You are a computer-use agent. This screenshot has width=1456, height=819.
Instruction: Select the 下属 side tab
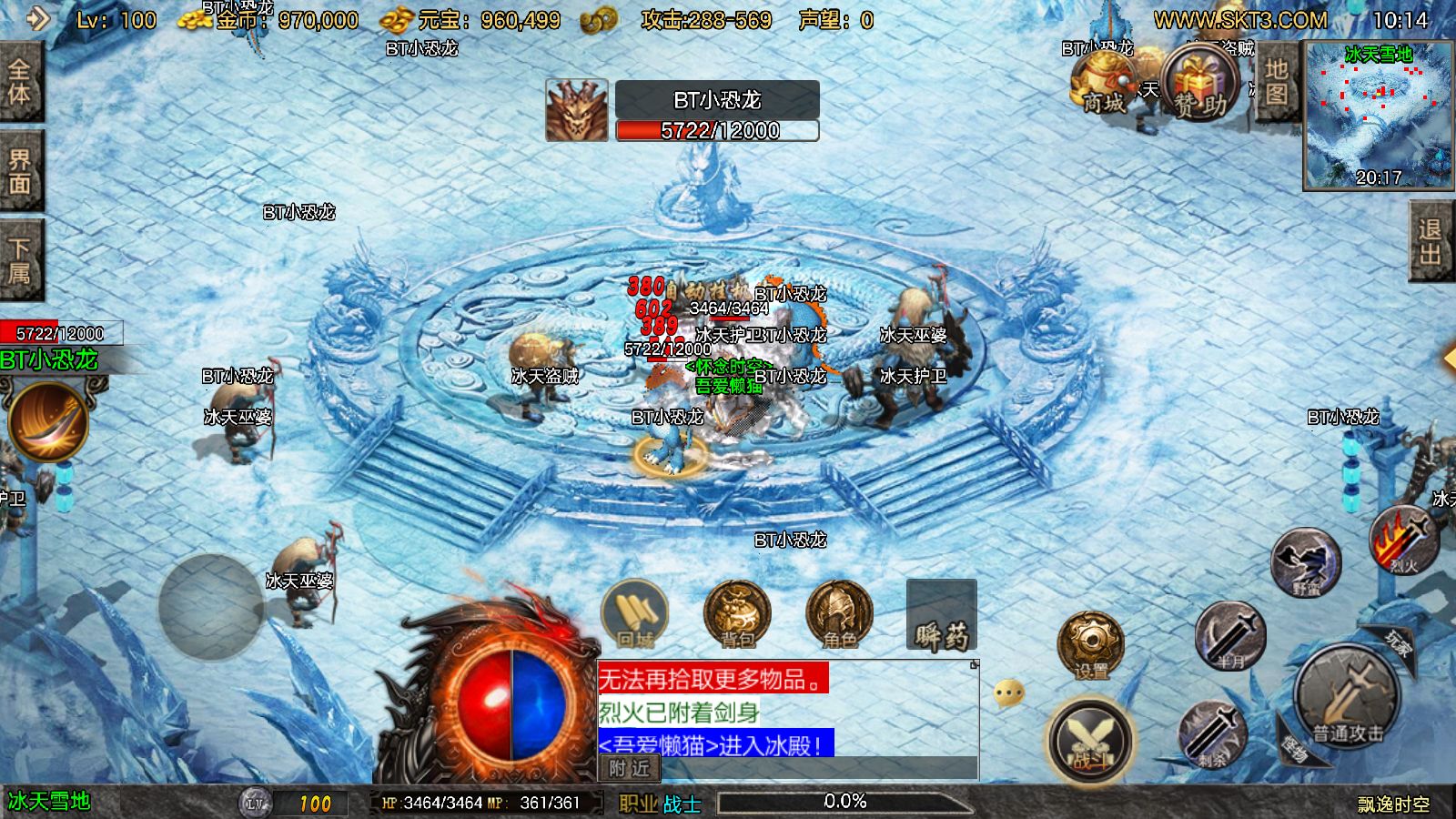(20, 260)
